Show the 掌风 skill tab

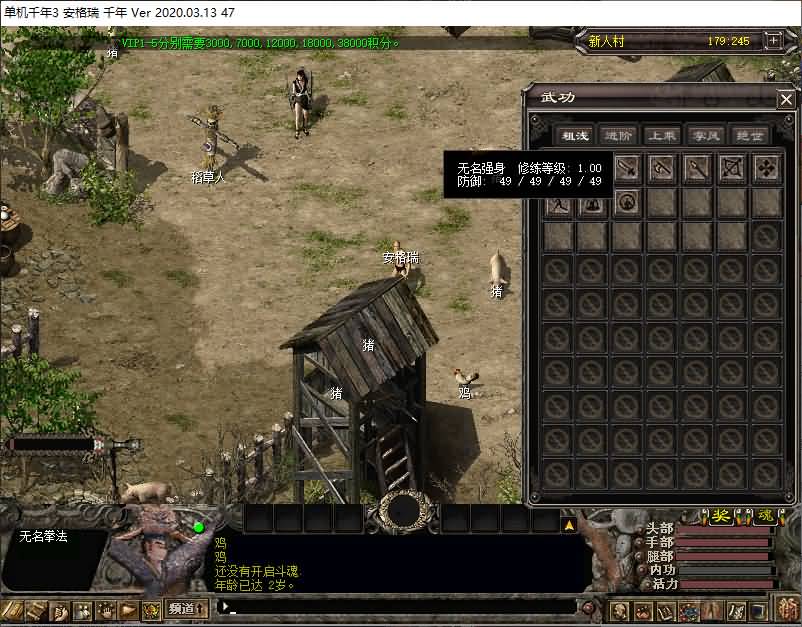click(x=706, y=136)
